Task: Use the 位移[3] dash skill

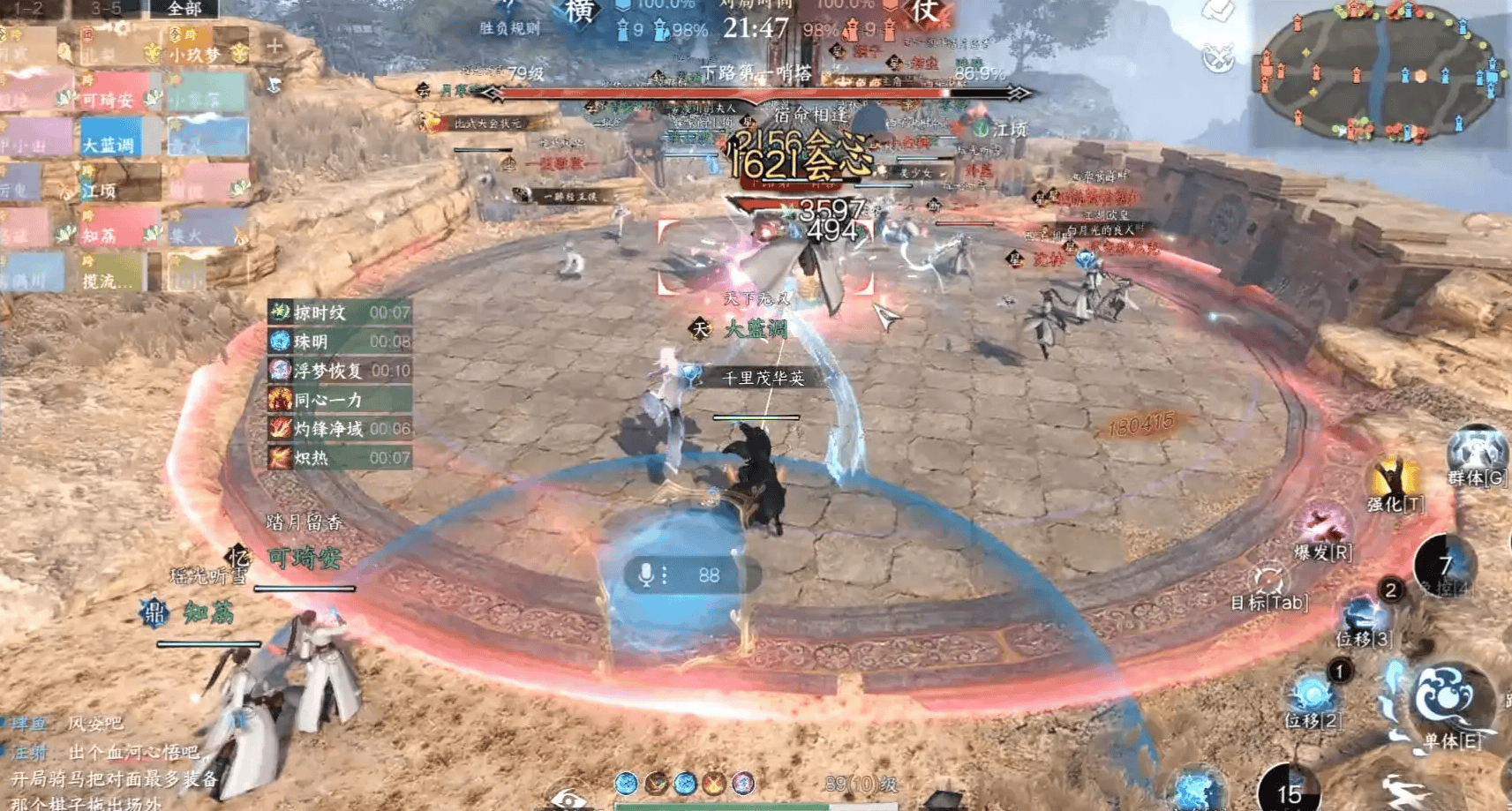Action: [x=1364, y=618]
